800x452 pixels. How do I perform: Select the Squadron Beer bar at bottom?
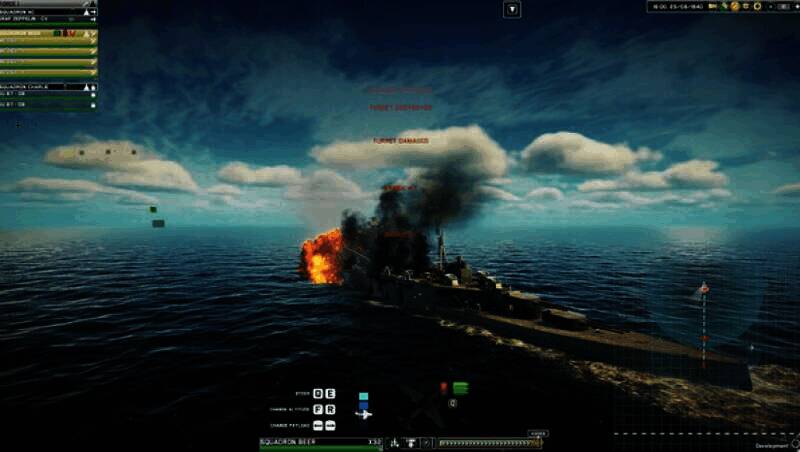[321, 442]
